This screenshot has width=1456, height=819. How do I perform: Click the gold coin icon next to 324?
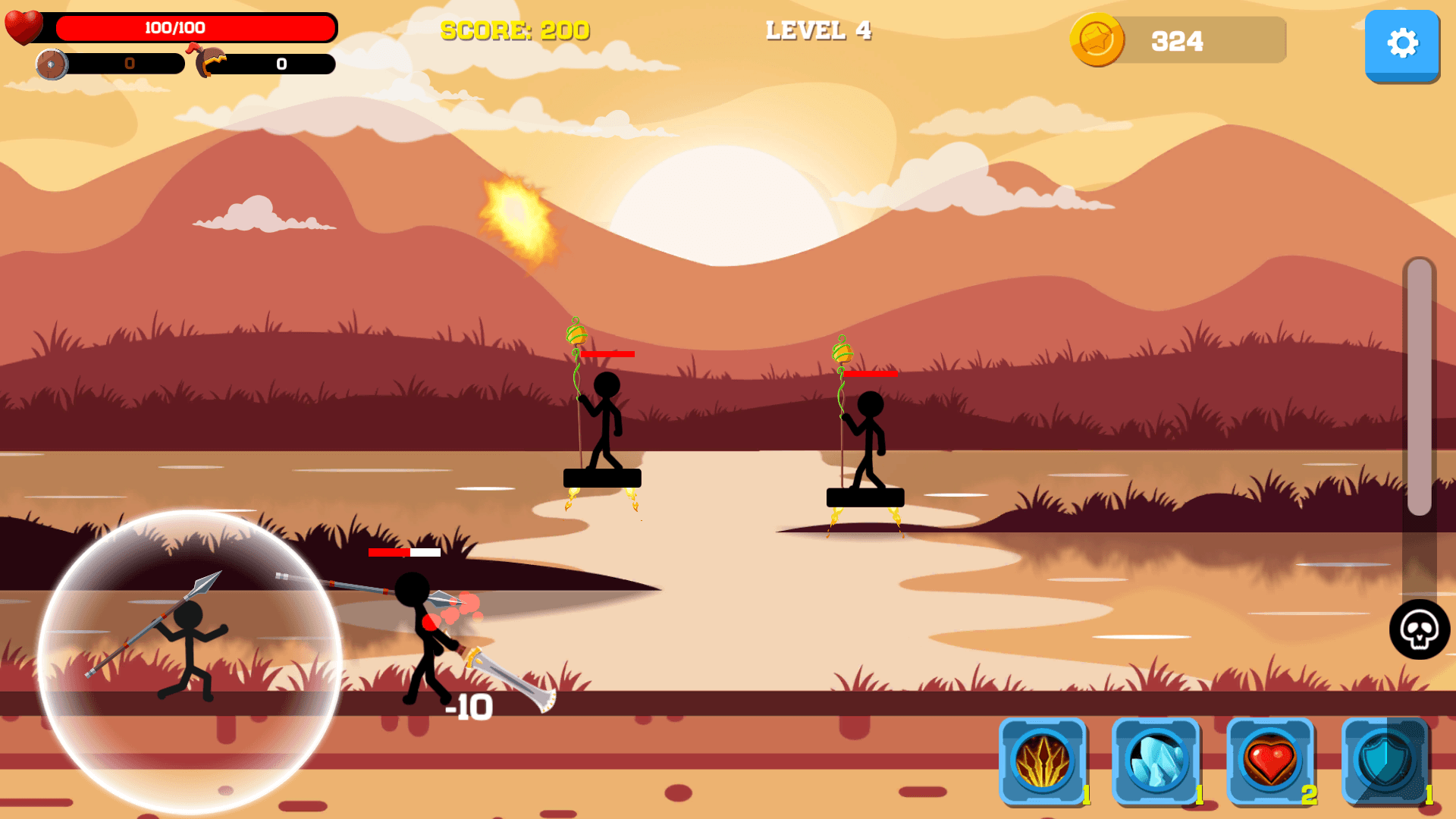click(1097, 41)
